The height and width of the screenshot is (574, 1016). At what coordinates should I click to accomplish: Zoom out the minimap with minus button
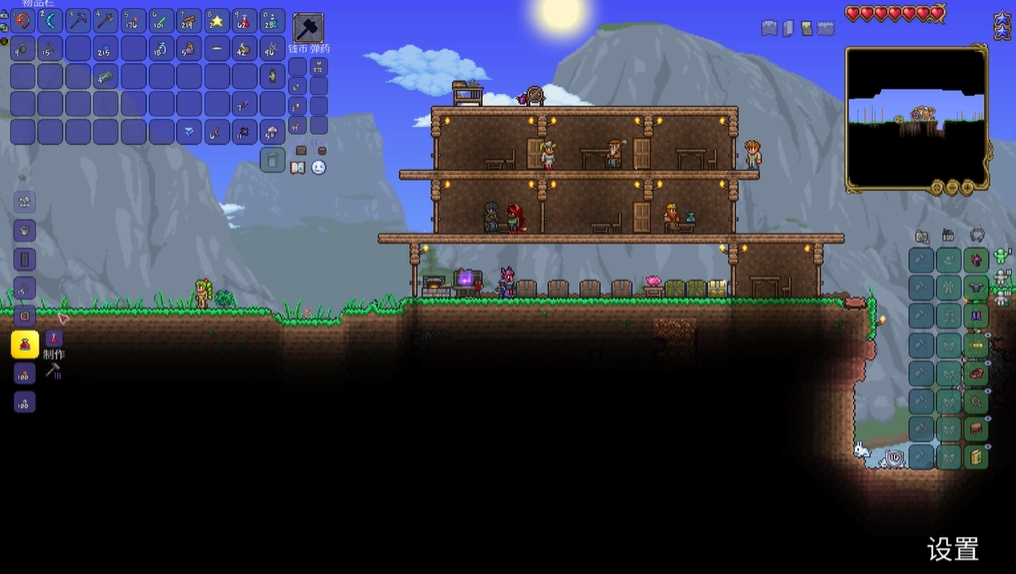tap(952, 187)
